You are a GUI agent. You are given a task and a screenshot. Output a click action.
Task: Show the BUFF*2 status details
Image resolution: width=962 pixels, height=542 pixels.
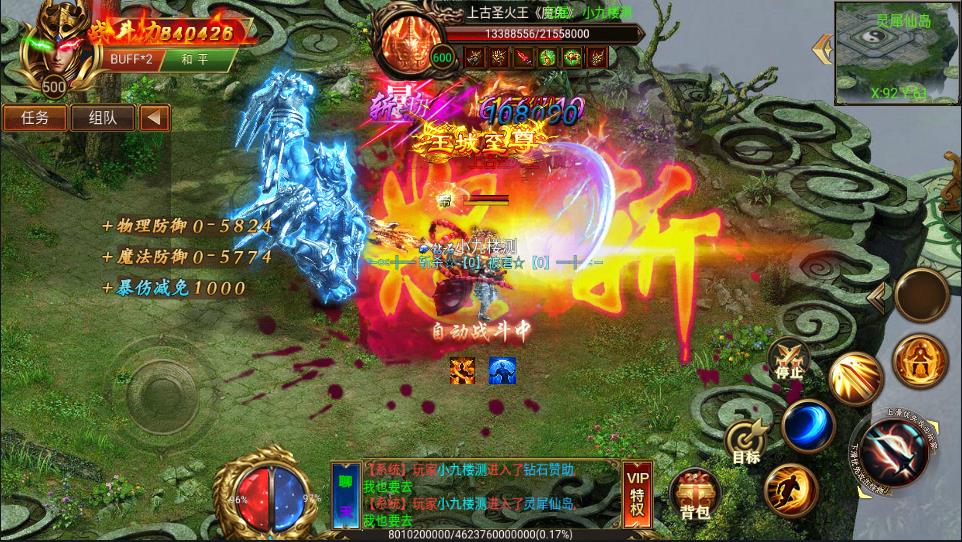[133, 59]
